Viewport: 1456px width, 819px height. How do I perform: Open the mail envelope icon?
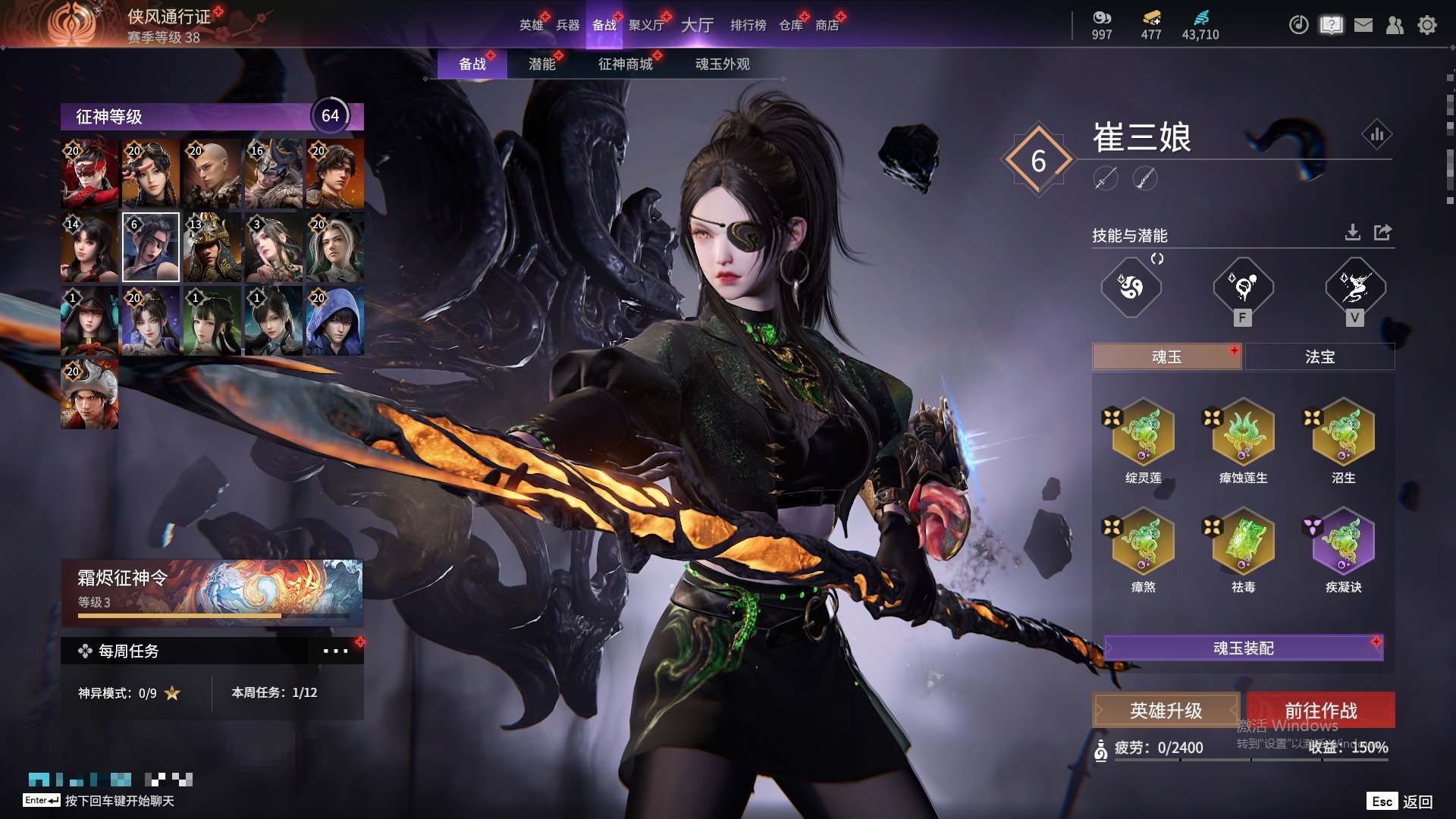(1363, 25)
